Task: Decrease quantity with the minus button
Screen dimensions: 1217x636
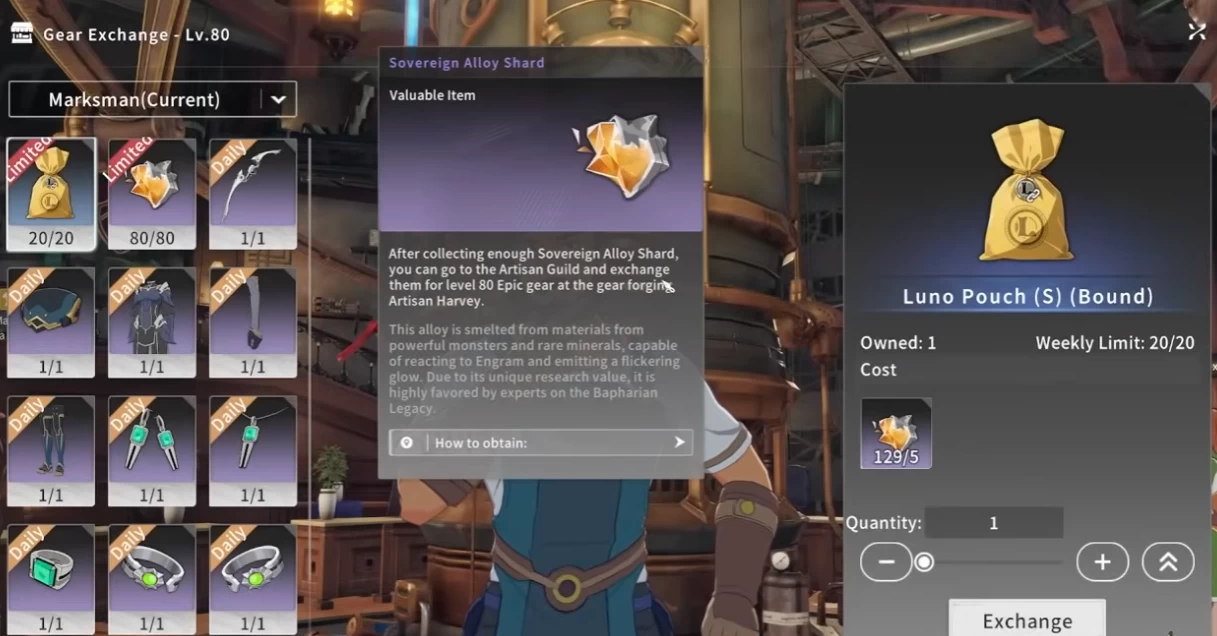Action: [886, 562]
